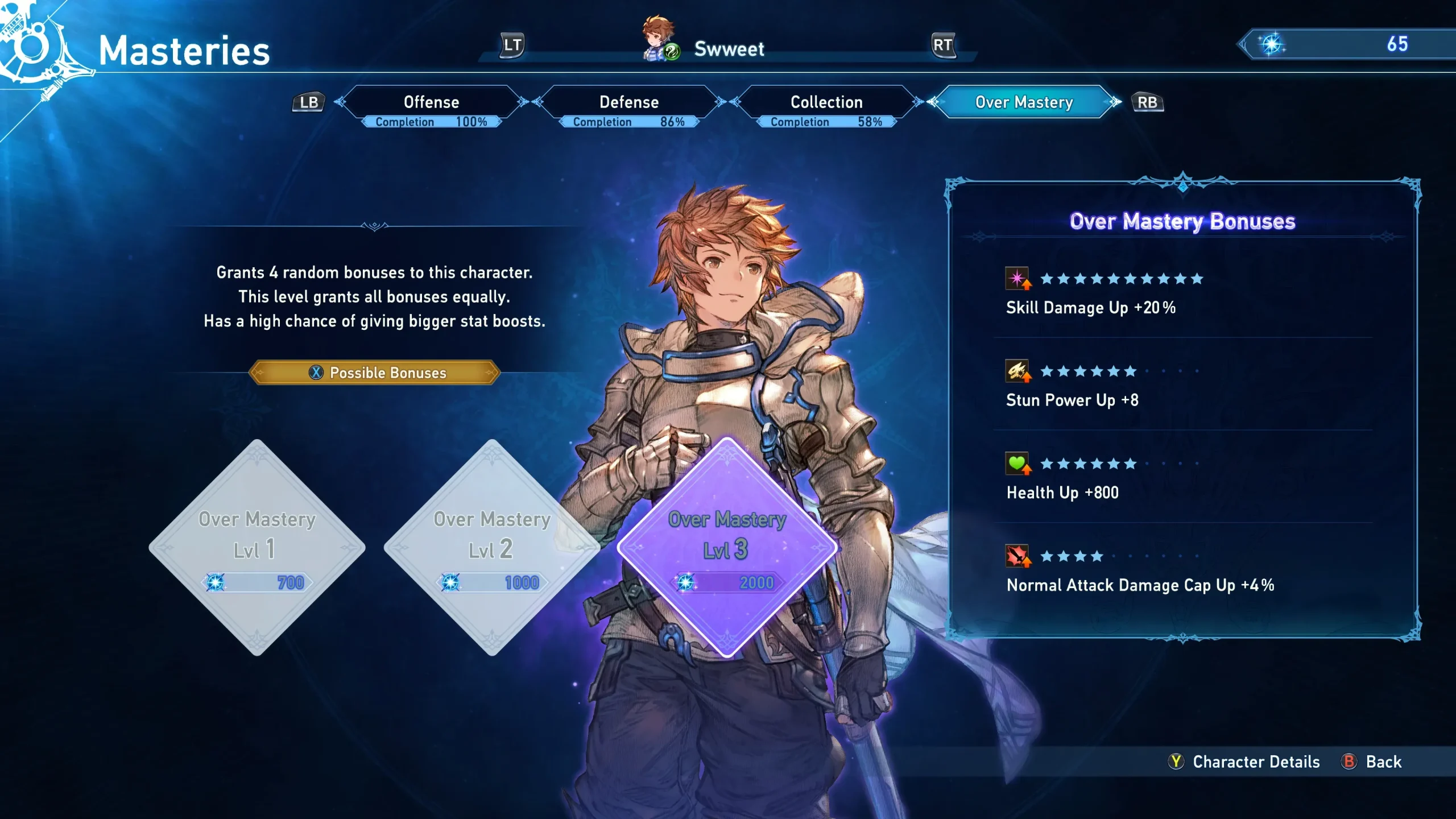Choose the Over Mastery tab
1456x819 pixels.
pyautogui.click(x=1024, y=102)
